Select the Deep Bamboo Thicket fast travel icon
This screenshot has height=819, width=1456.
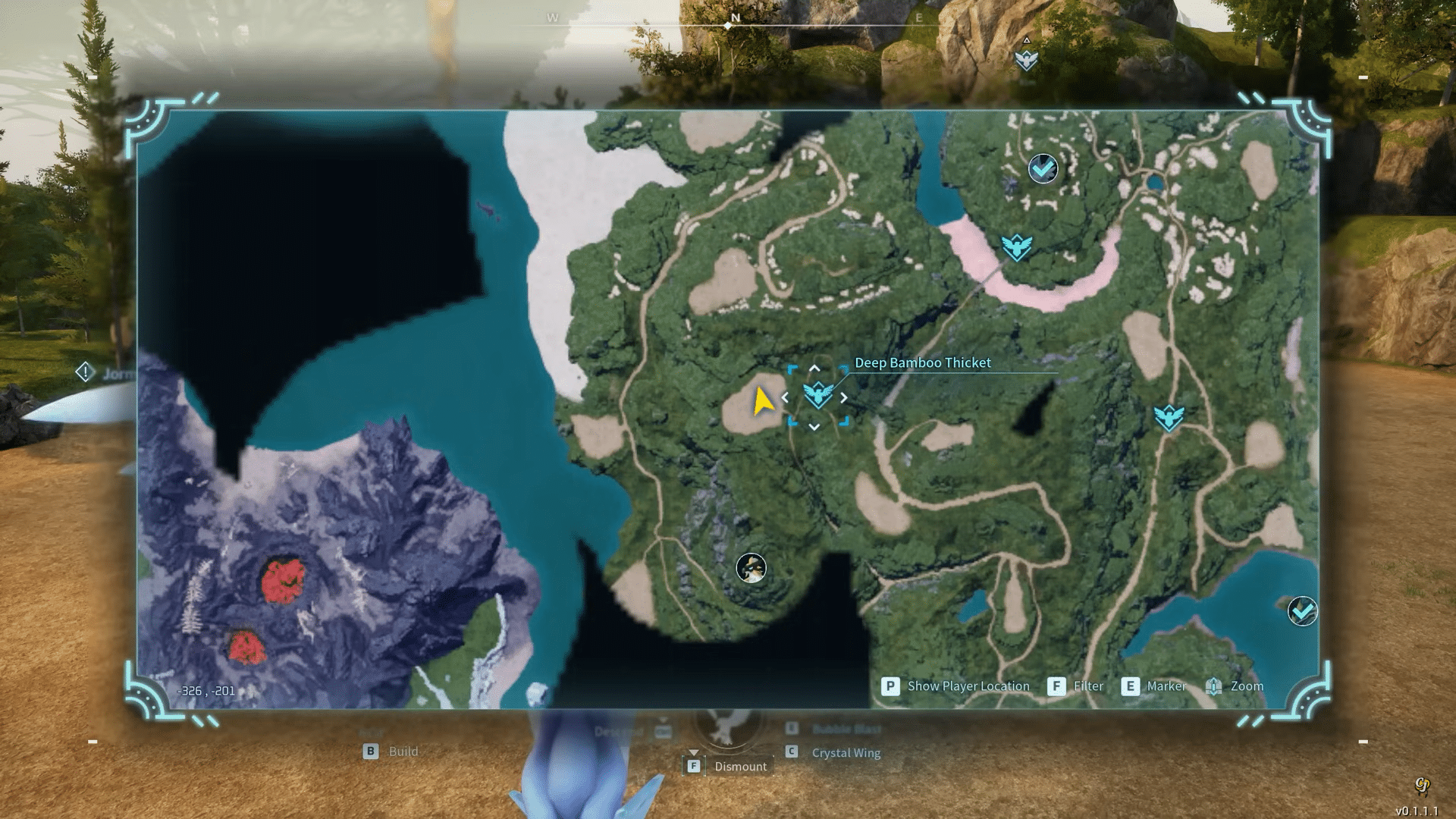tap(817, 396)
